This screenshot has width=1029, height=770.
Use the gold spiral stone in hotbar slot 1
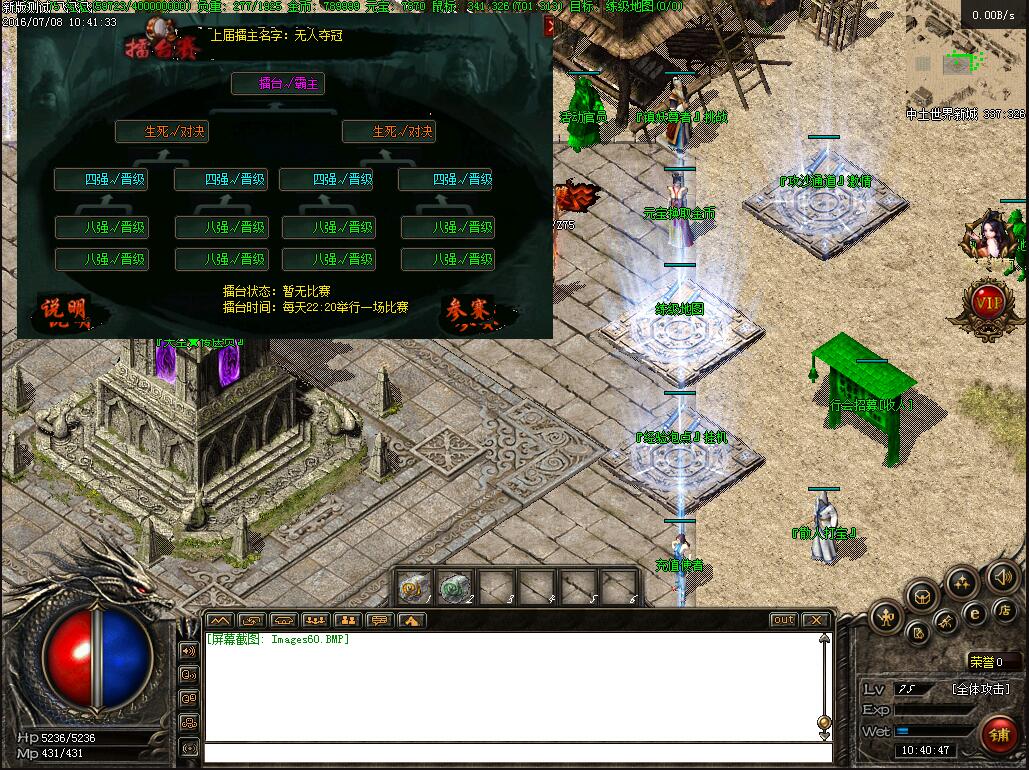414,586
